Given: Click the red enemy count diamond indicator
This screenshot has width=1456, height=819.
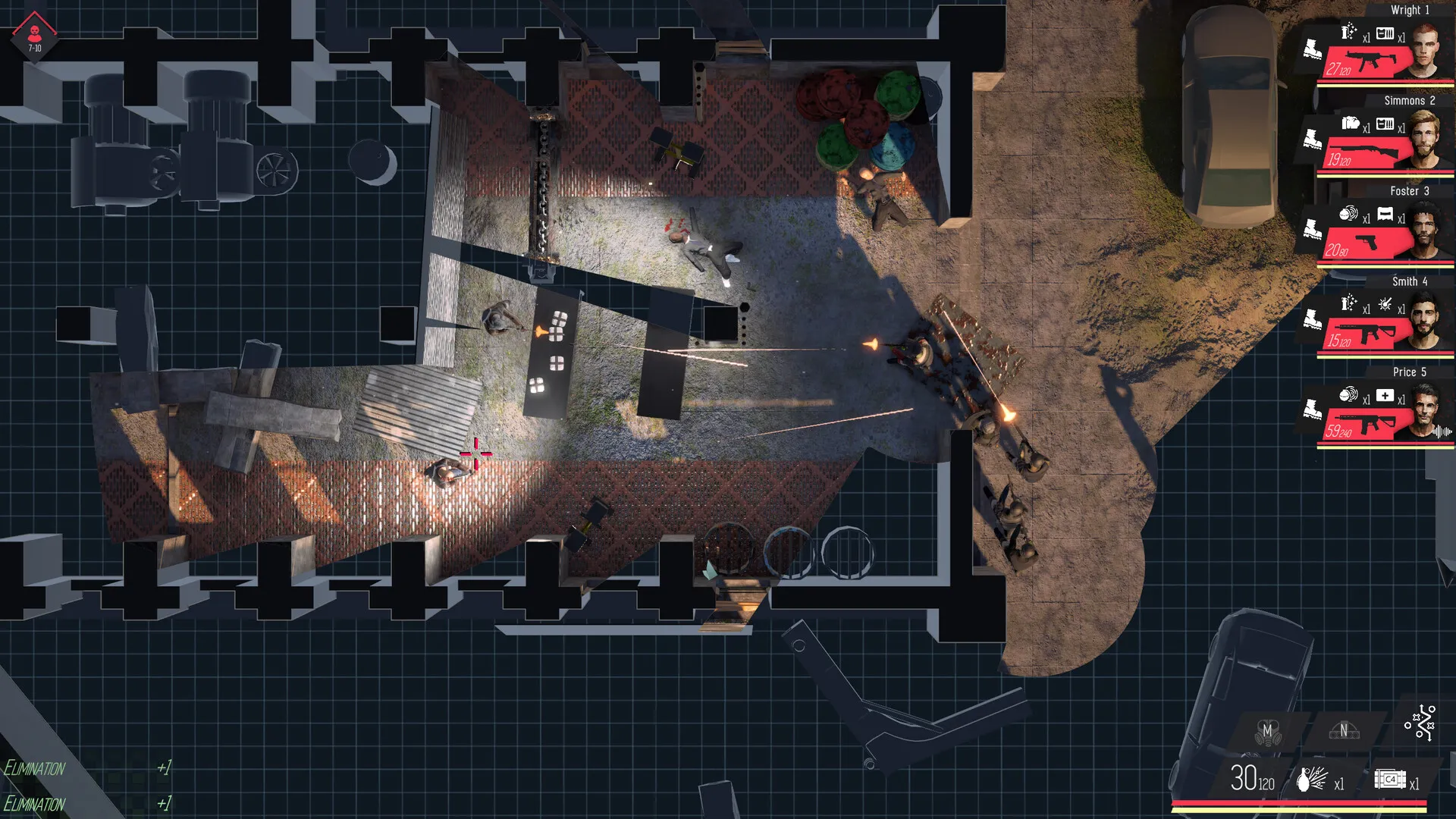Looking at the screenshot, I should coord(34,36).
